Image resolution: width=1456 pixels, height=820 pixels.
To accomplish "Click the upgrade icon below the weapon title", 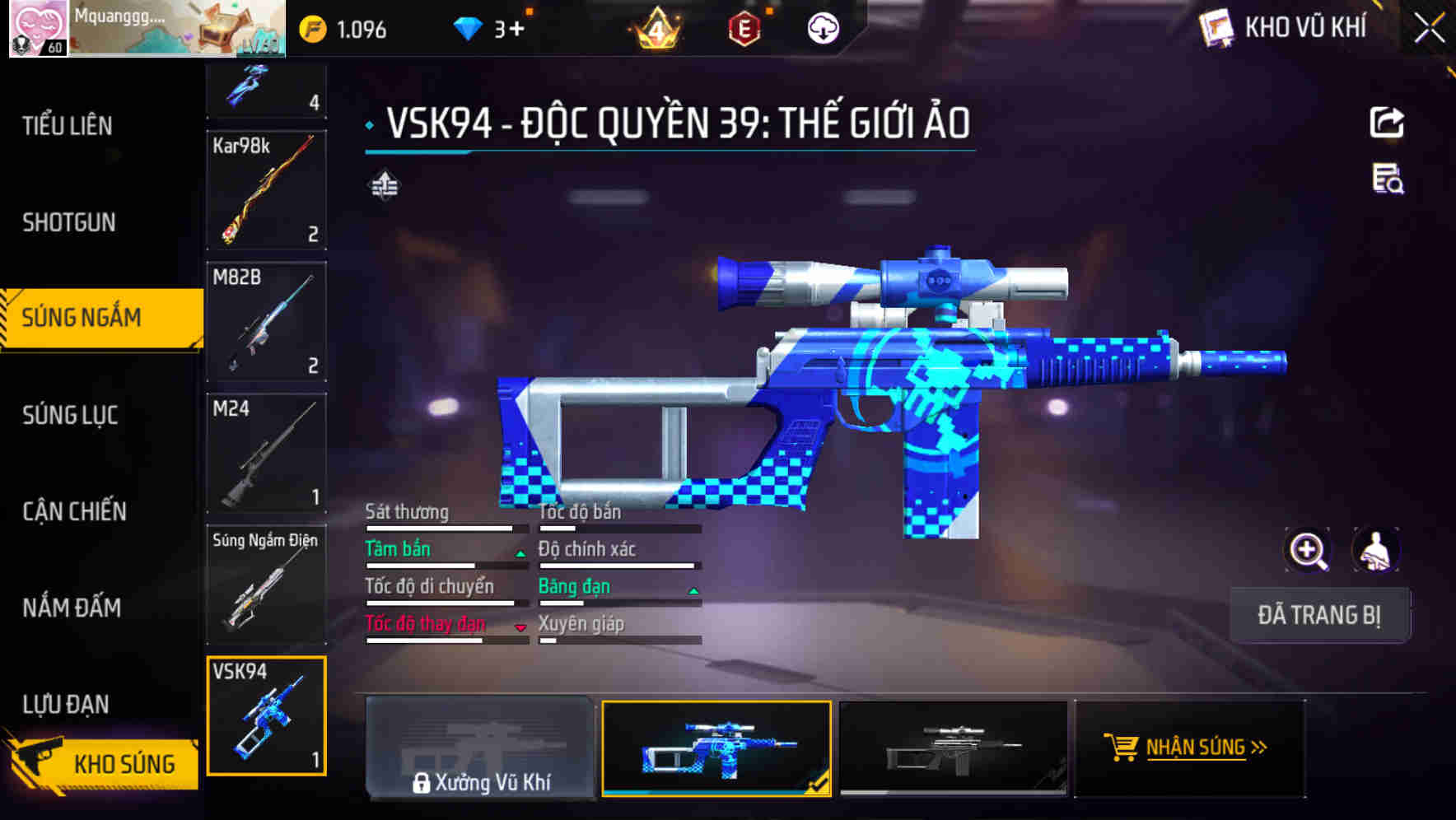I will [x=384, y=184].
